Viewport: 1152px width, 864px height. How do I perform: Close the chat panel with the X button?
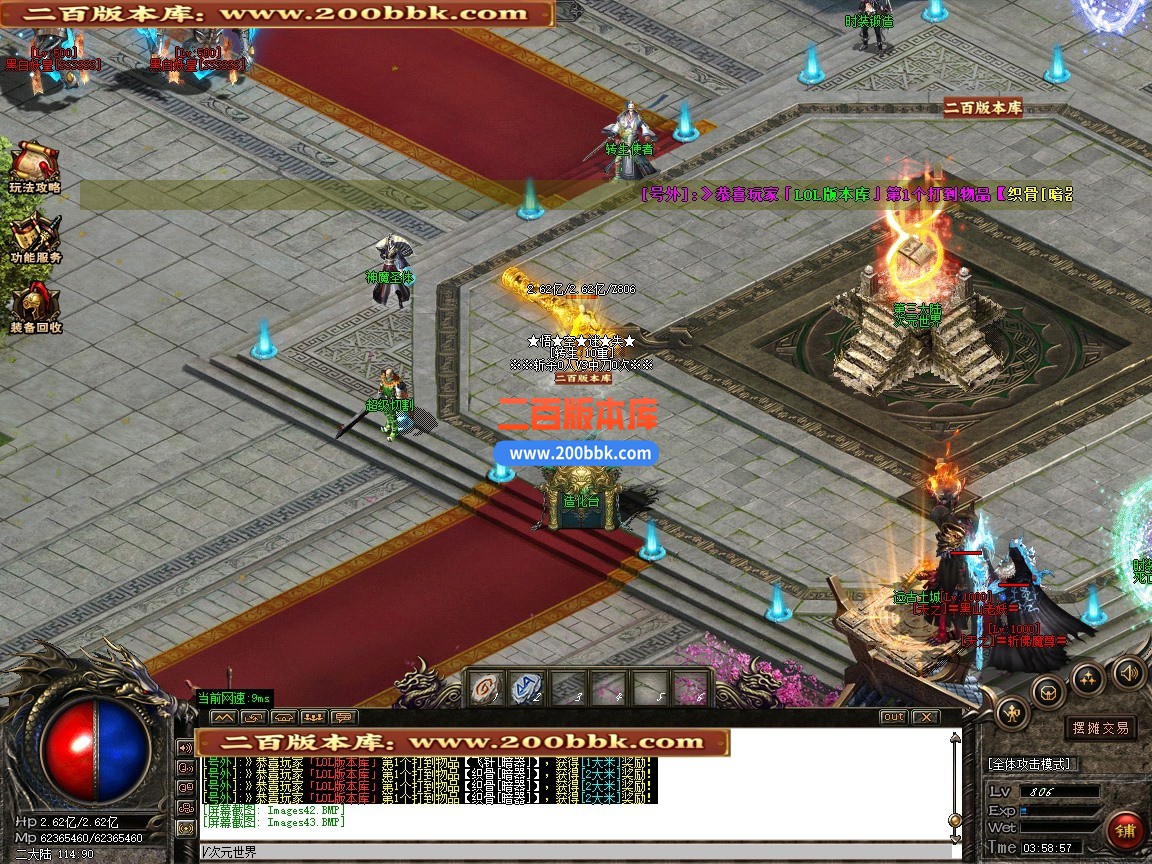click(925, 717)
